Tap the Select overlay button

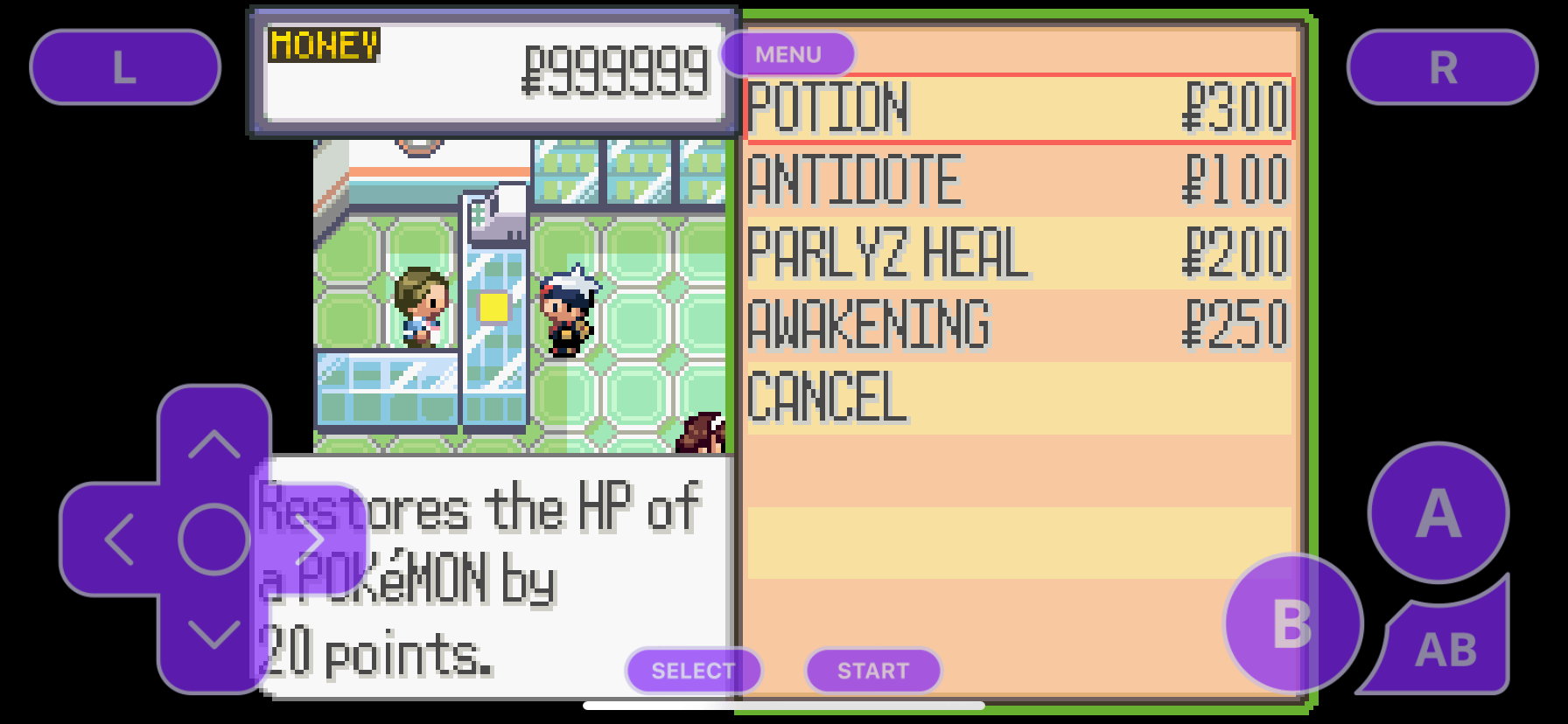(693, 671)
